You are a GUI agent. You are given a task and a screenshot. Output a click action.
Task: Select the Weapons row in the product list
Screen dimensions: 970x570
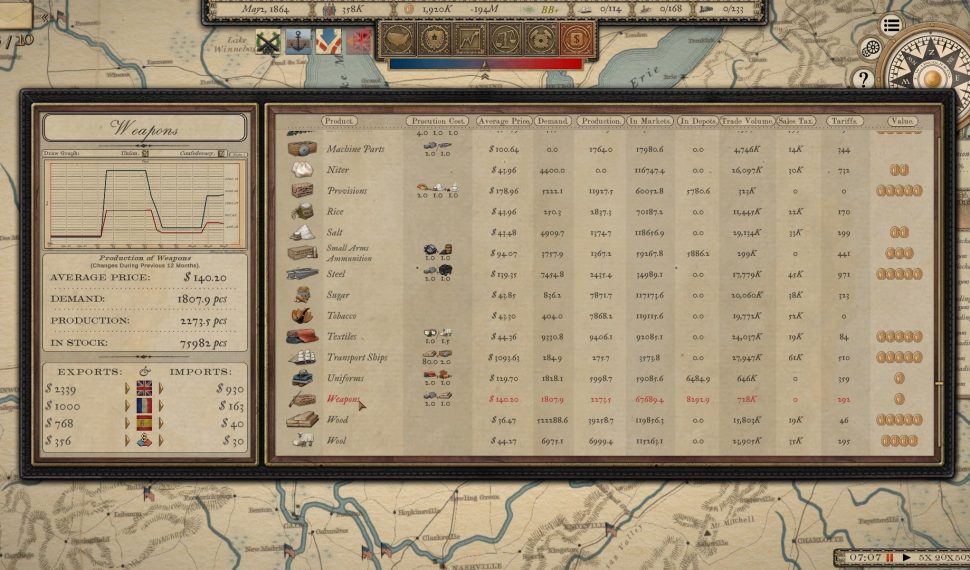pos(343,400)
